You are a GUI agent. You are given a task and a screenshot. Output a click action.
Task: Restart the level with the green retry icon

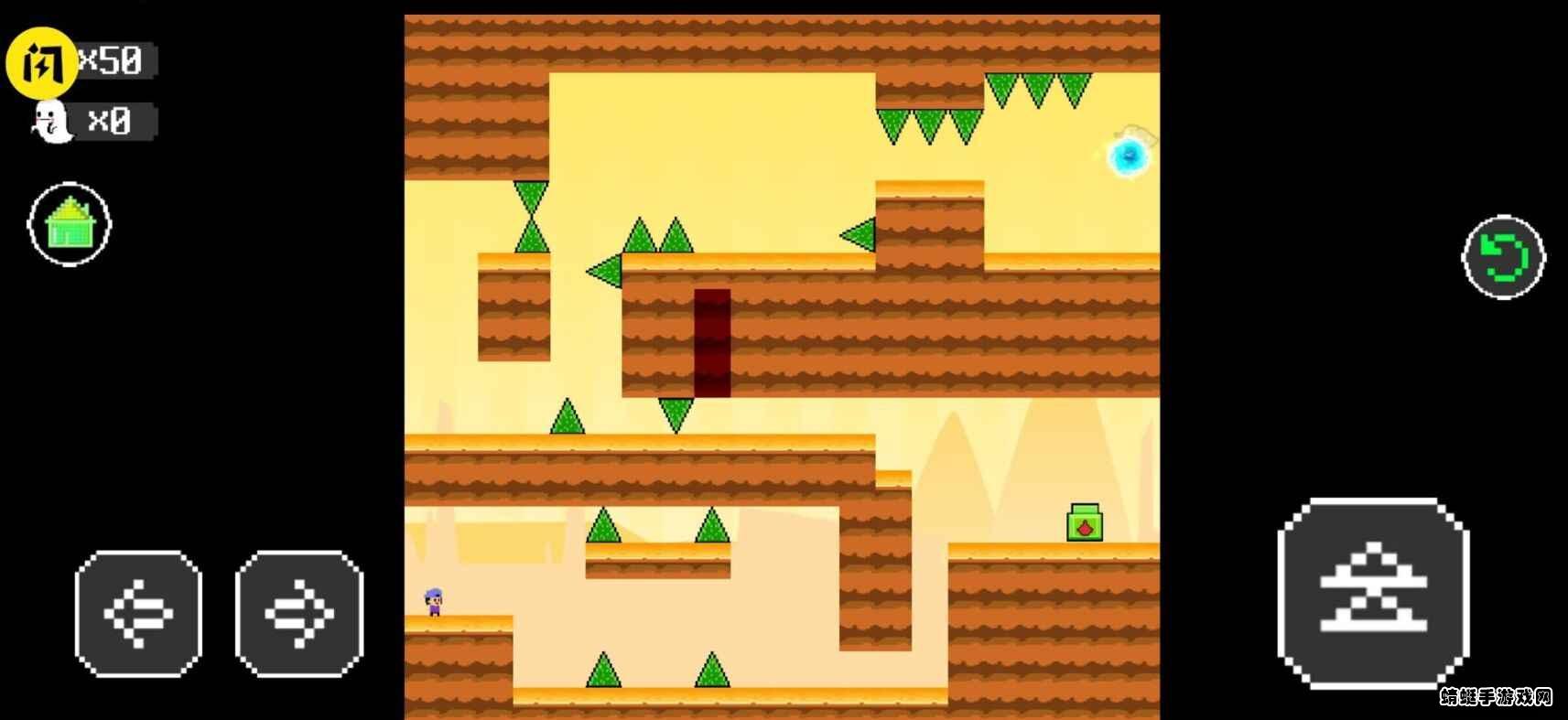(x=1503, y=257)
